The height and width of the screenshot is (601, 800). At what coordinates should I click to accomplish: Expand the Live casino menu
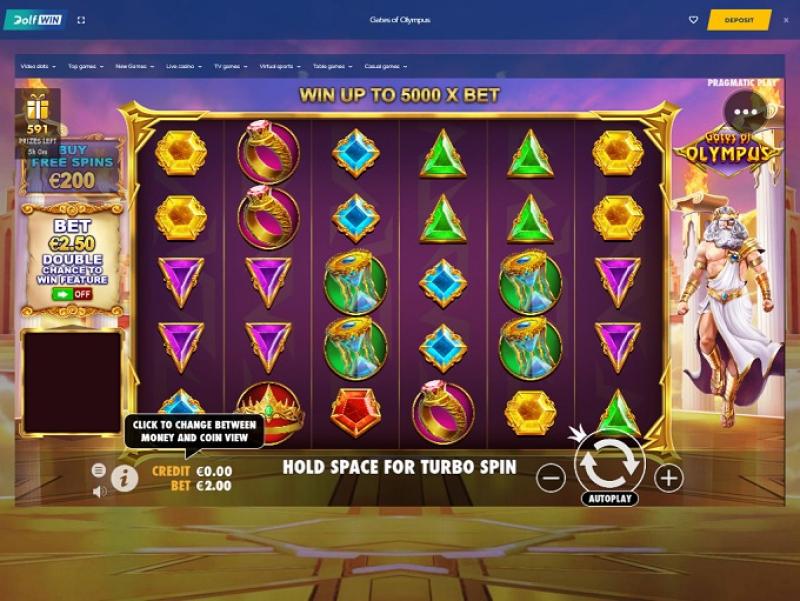[182, 66]
